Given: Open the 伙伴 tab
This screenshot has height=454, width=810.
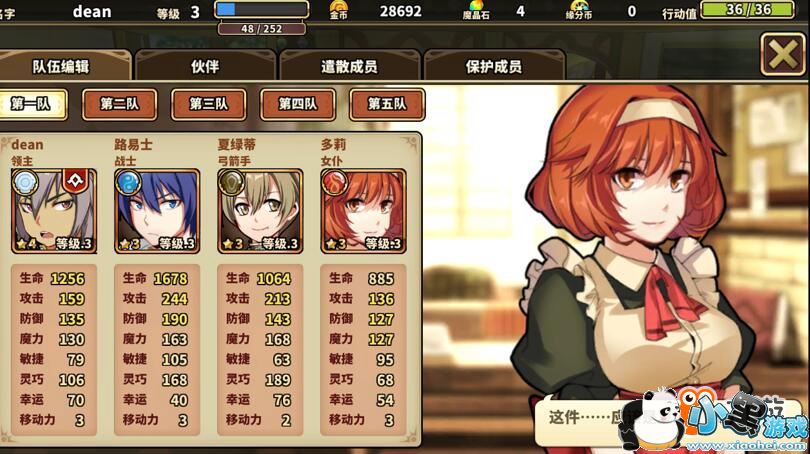Looking at the screenshot, I should pyautogui.click(x=205, y=66).
